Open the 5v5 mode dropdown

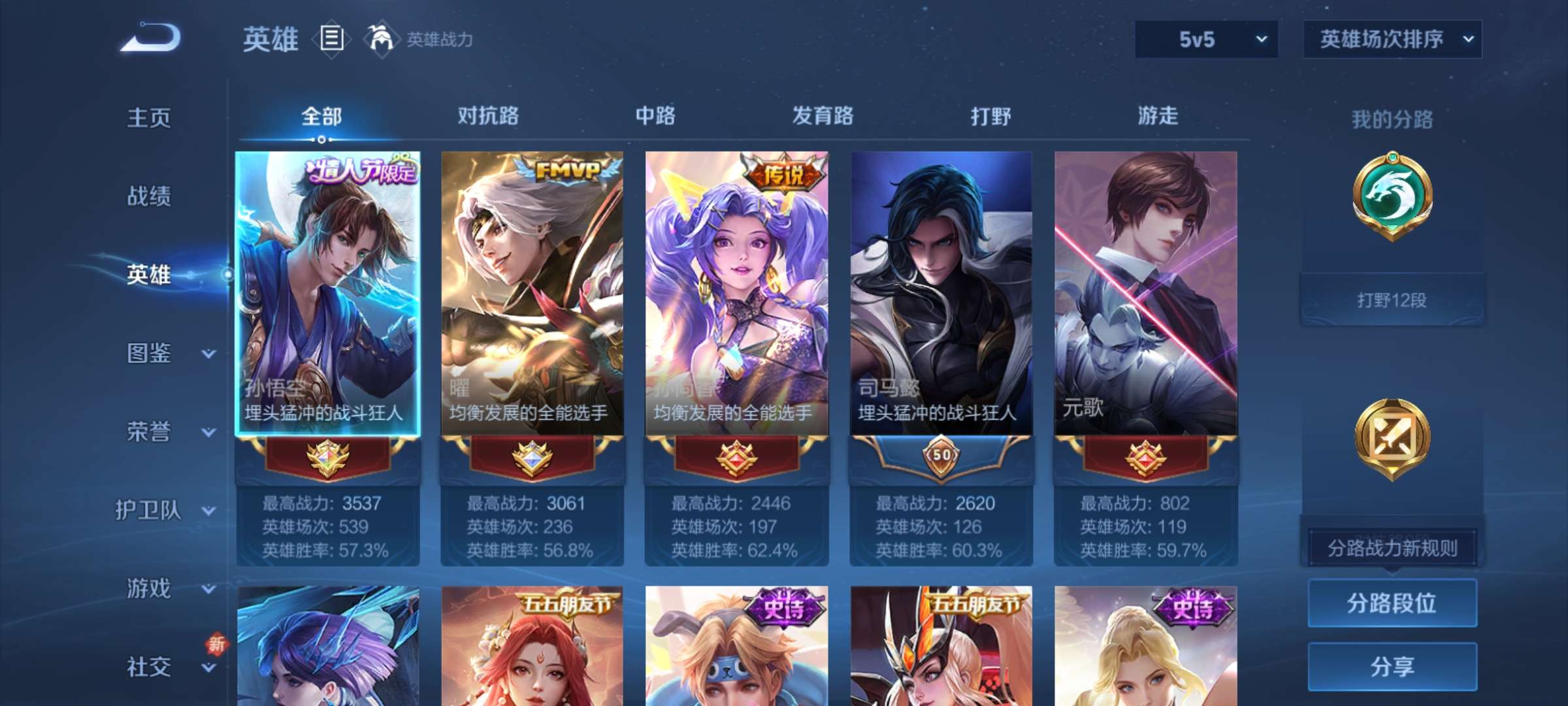point(1205,39)
